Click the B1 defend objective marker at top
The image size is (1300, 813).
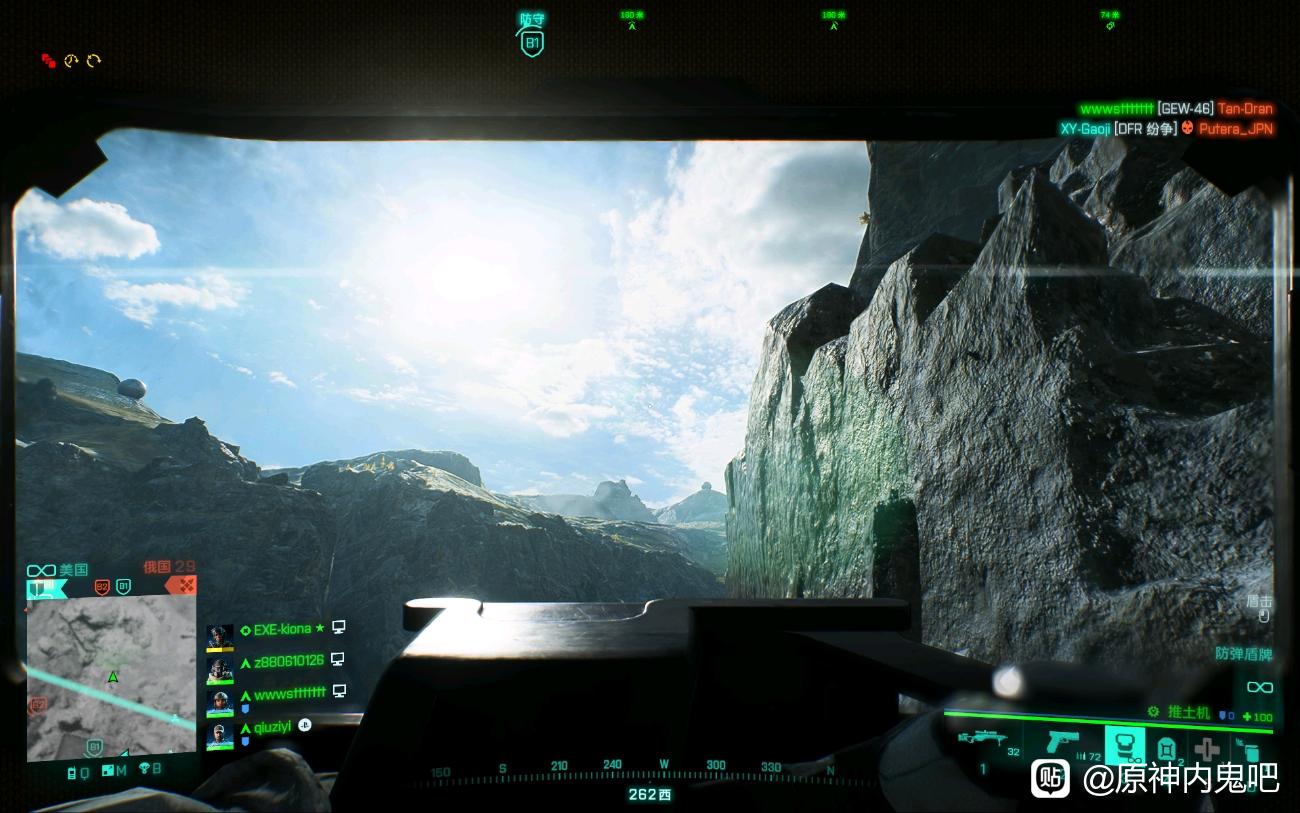tap(532, 42)
